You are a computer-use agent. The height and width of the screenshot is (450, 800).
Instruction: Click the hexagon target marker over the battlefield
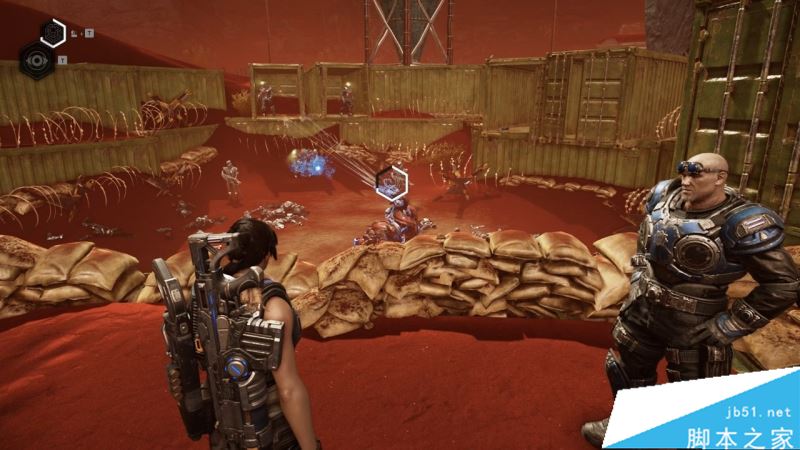tap(391, 182)
